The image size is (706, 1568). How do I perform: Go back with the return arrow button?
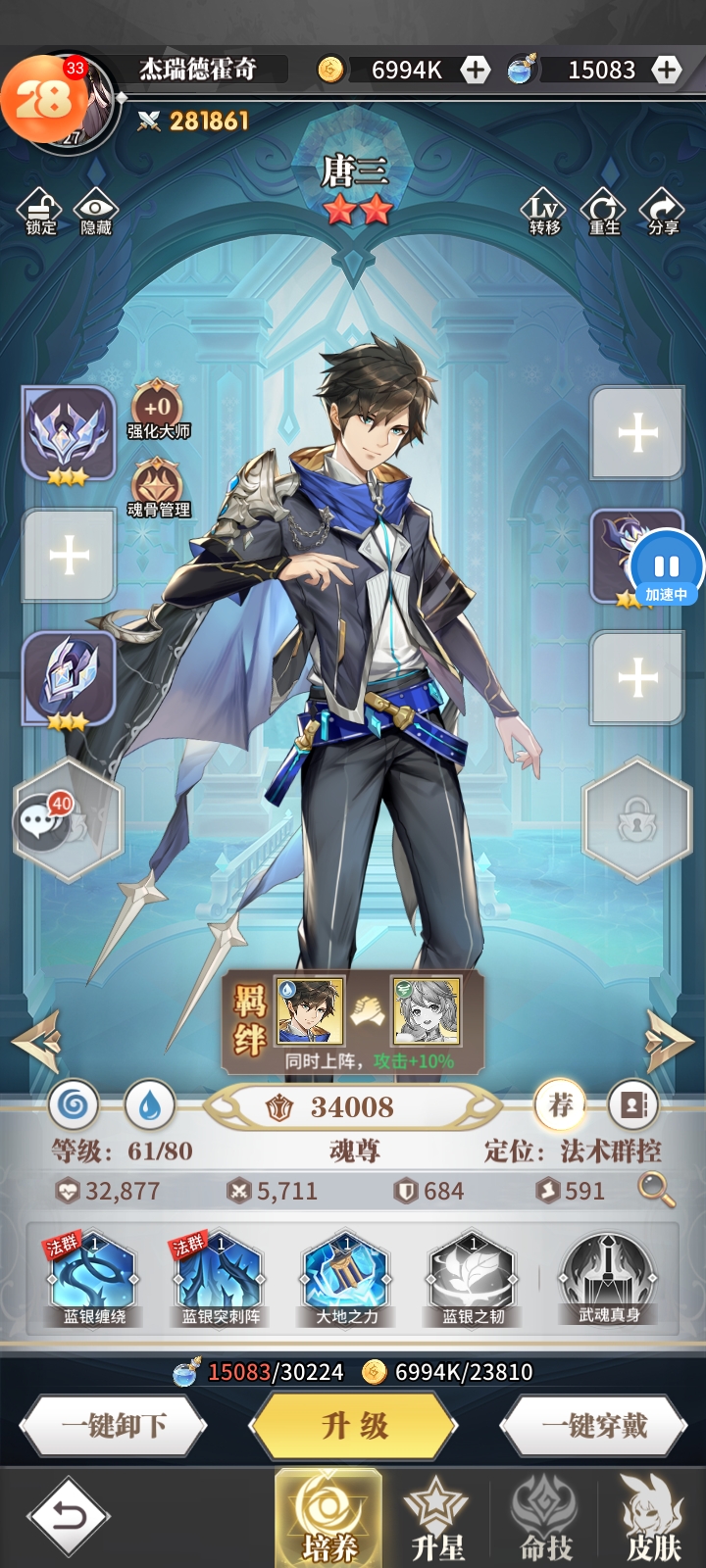(x=68, y=1517)
